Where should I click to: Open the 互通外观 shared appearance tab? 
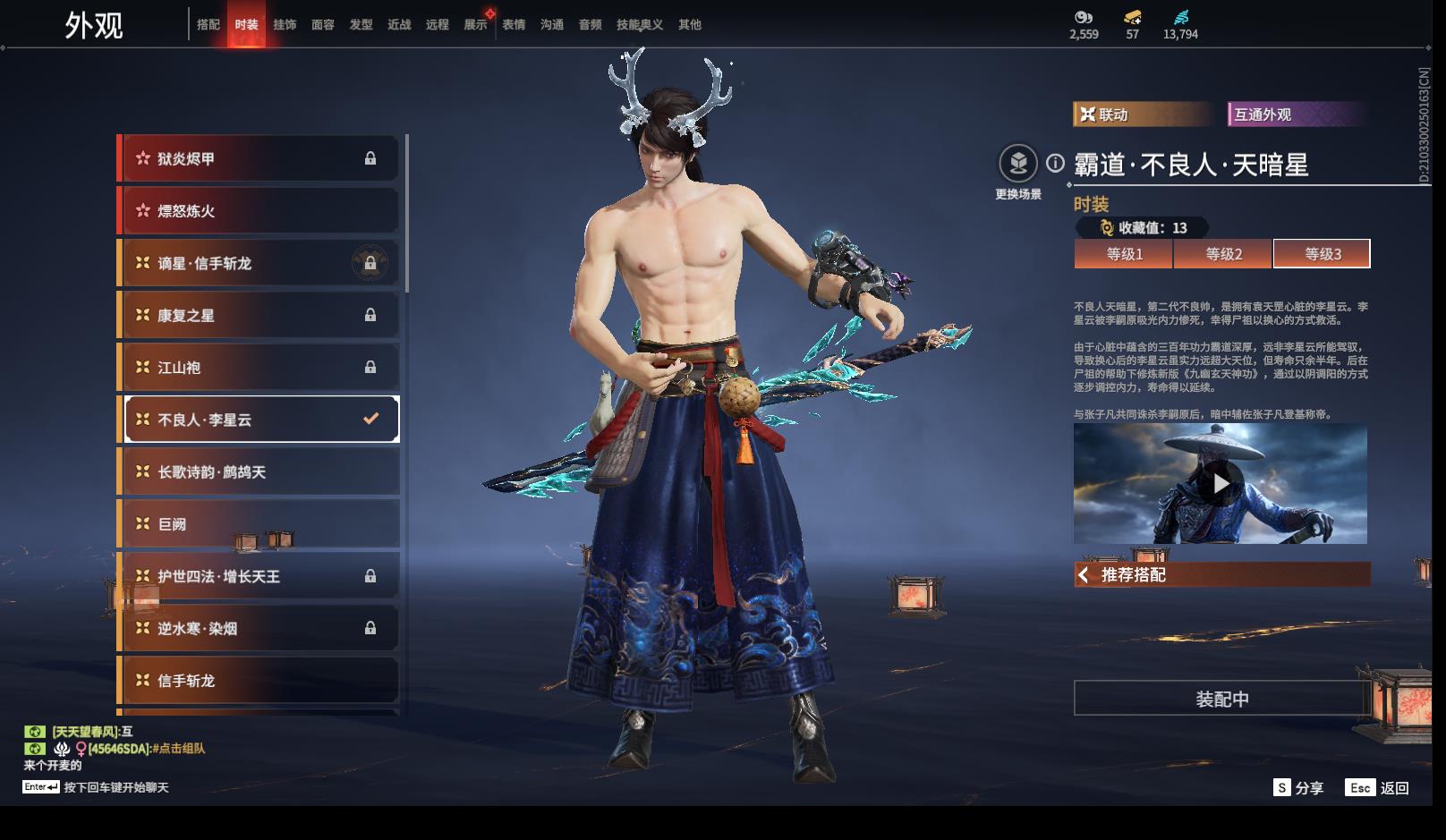click(x=1296, y=115)
